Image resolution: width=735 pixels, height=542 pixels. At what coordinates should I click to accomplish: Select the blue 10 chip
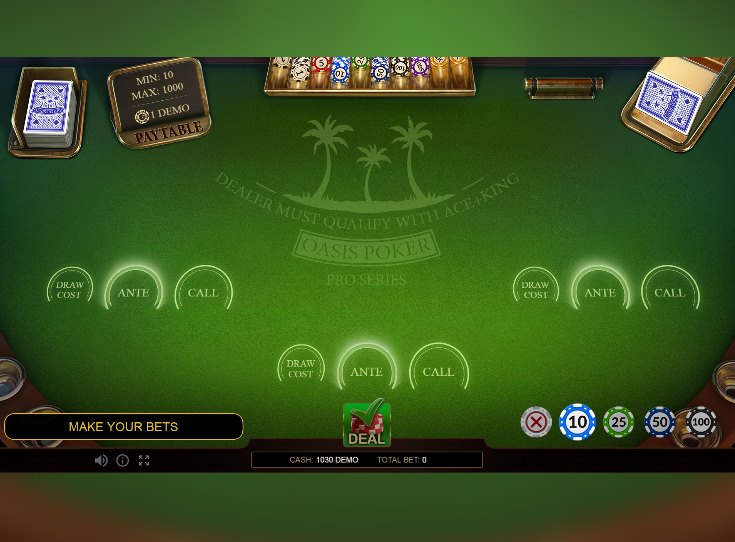coord(577,422)
